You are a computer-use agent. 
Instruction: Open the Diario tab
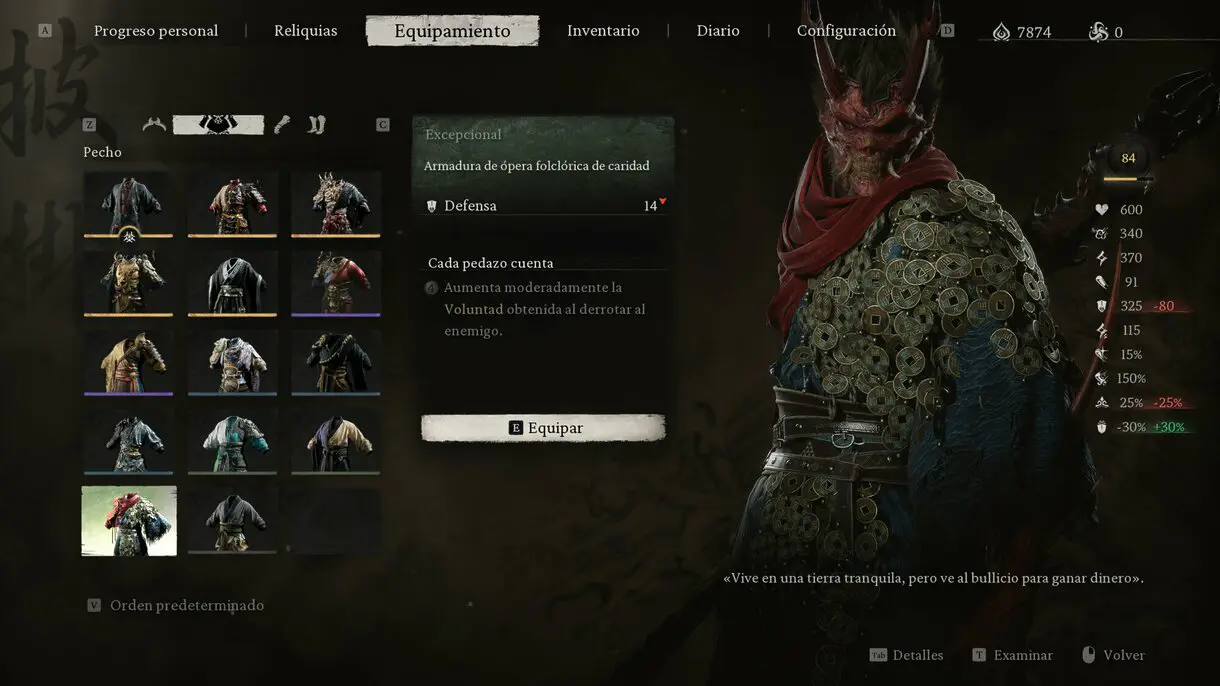718,31
